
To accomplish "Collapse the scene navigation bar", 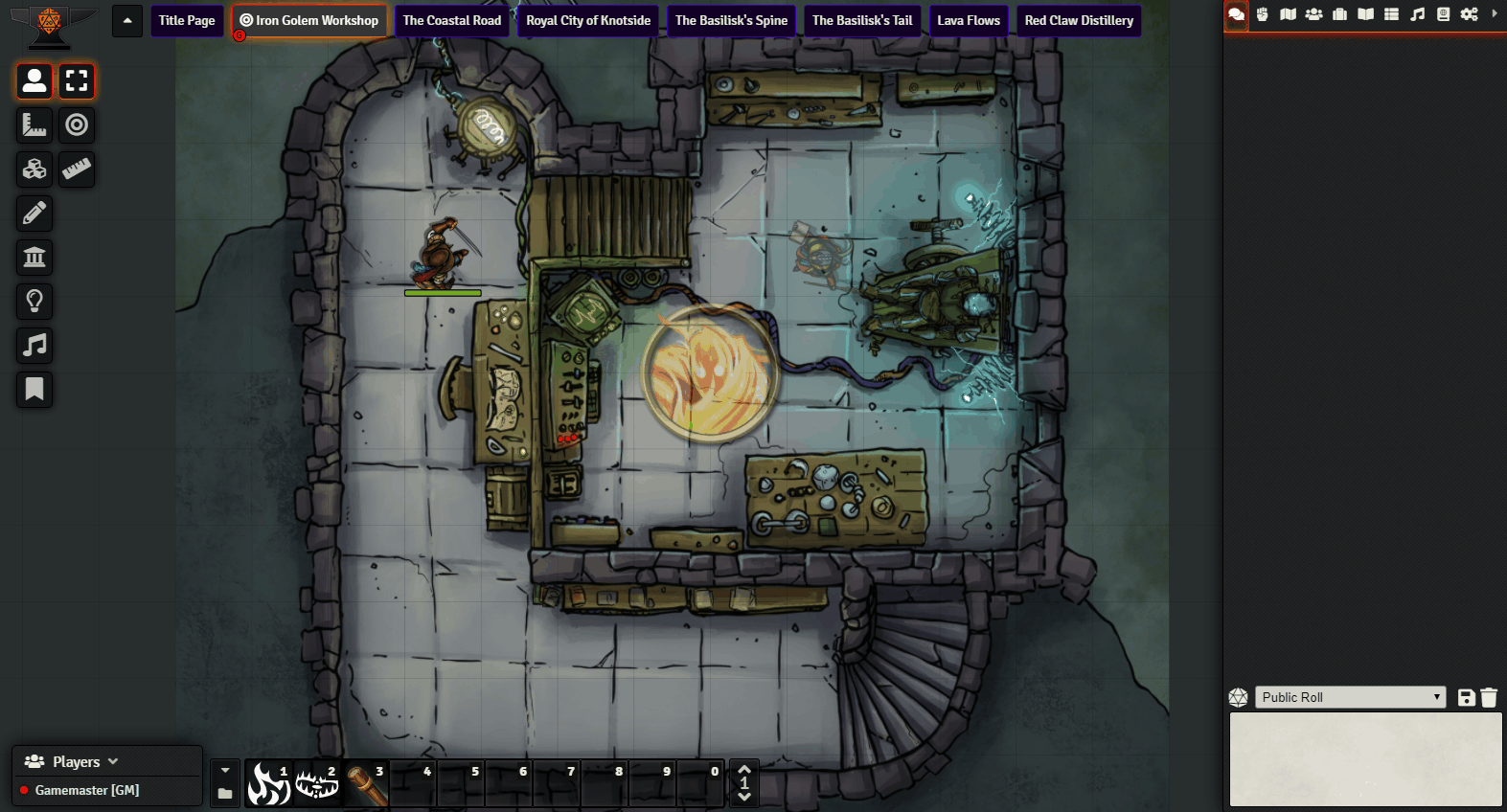I will [126, 20].
